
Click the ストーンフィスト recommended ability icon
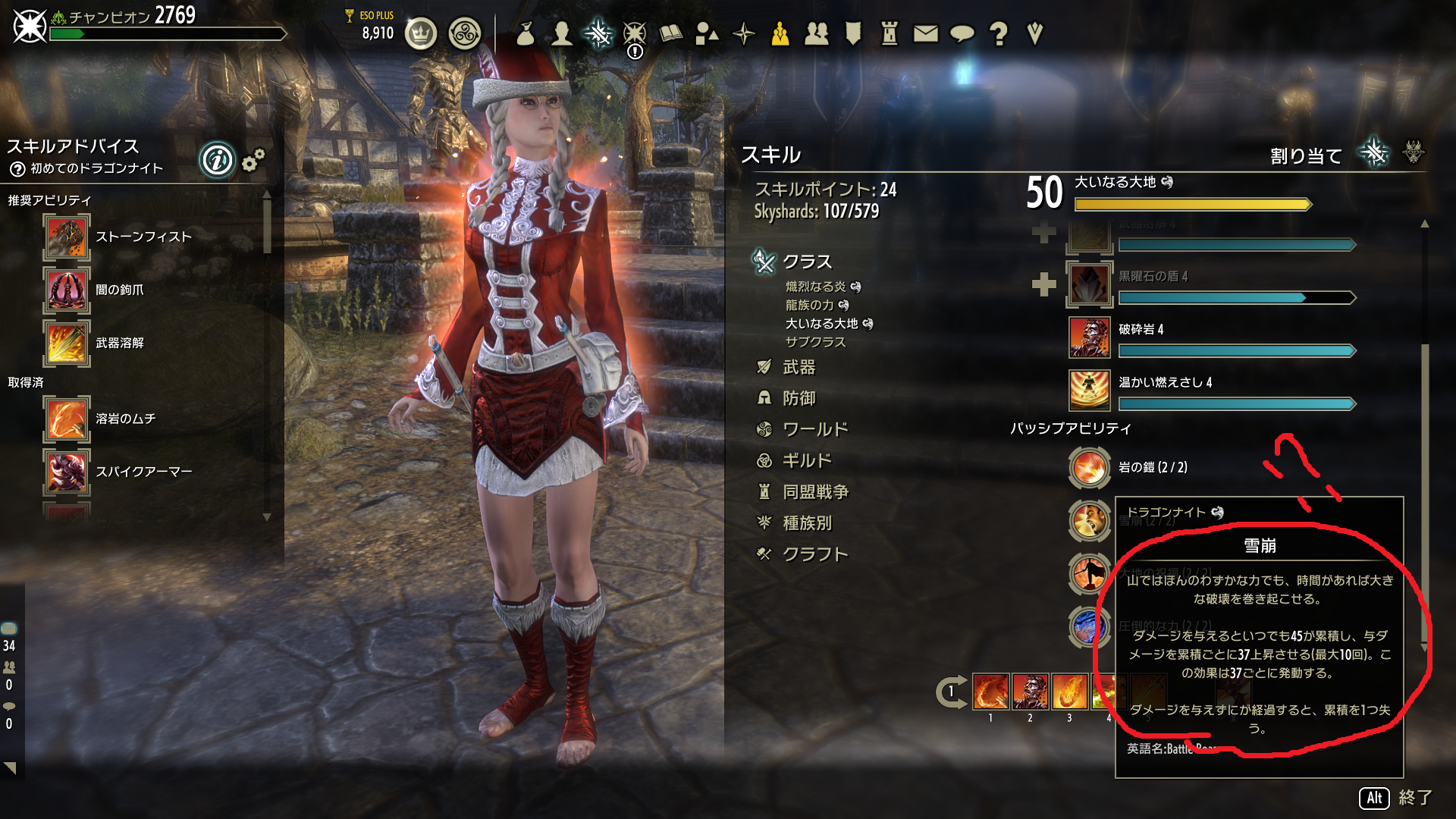pyautogui.click(x=67, y=237)
